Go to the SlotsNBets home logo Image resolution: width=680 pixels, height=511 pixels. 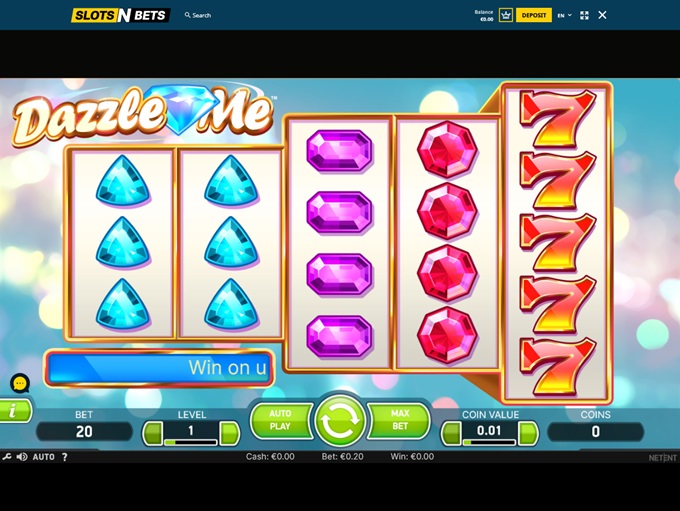click(120, 15)
